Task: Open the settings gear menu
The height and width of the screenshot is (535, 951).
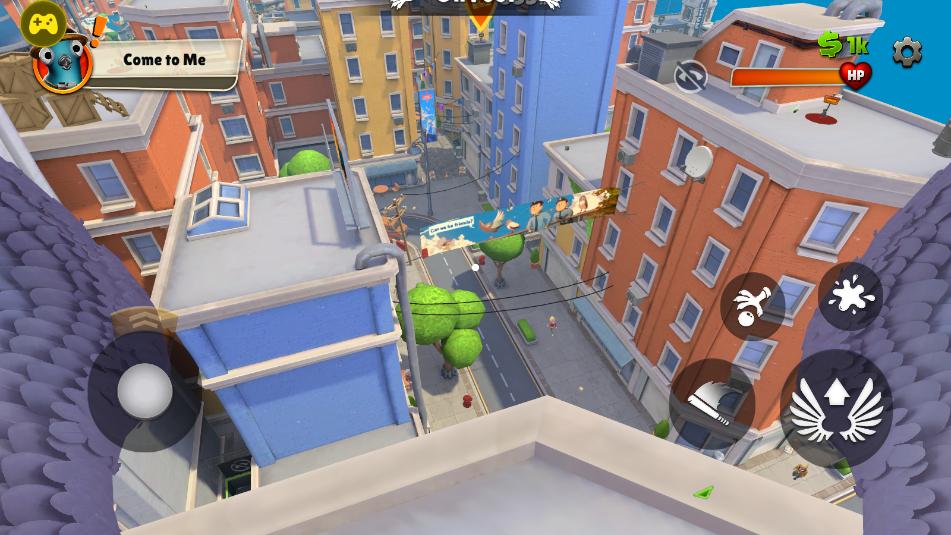Action: tap(906, 52)
